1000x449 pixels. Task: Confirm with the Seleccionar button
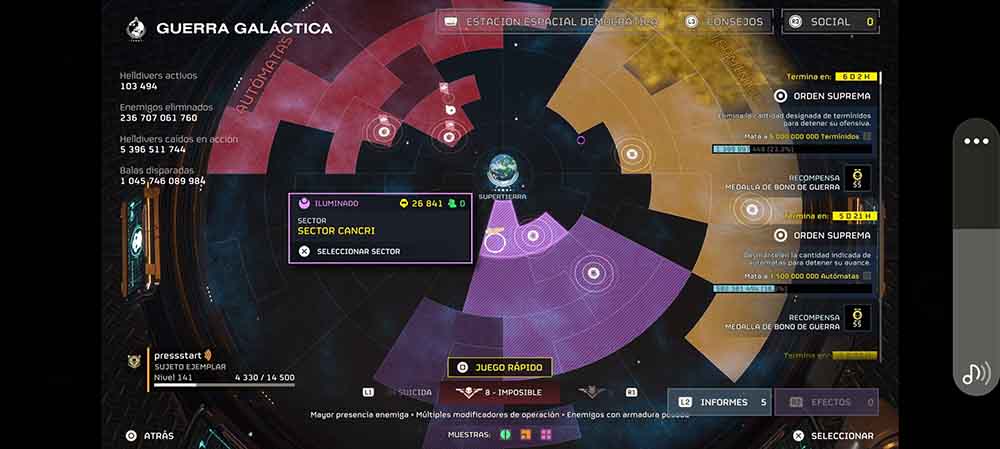pyautogui.click(x=832, y=436)
